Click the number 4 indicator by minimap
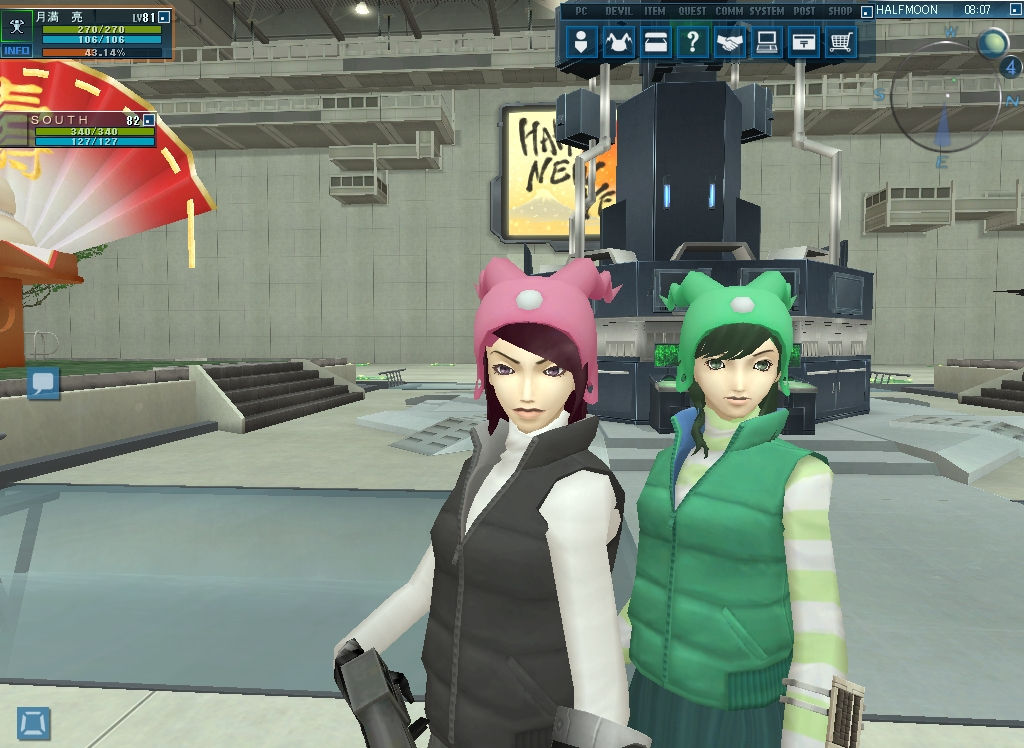1024x748 pixels. 1009,68
